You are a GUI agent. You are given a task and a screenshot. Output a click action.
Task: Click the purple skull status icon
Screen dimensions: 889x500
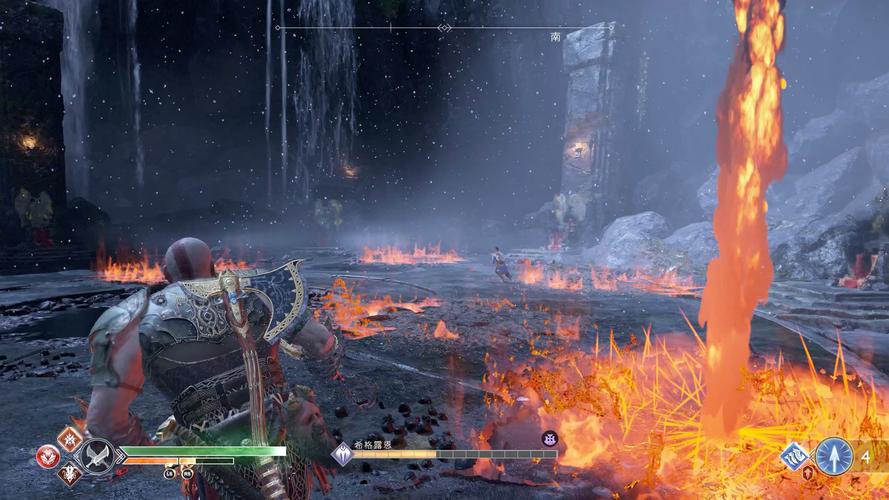tap(549, 438)
